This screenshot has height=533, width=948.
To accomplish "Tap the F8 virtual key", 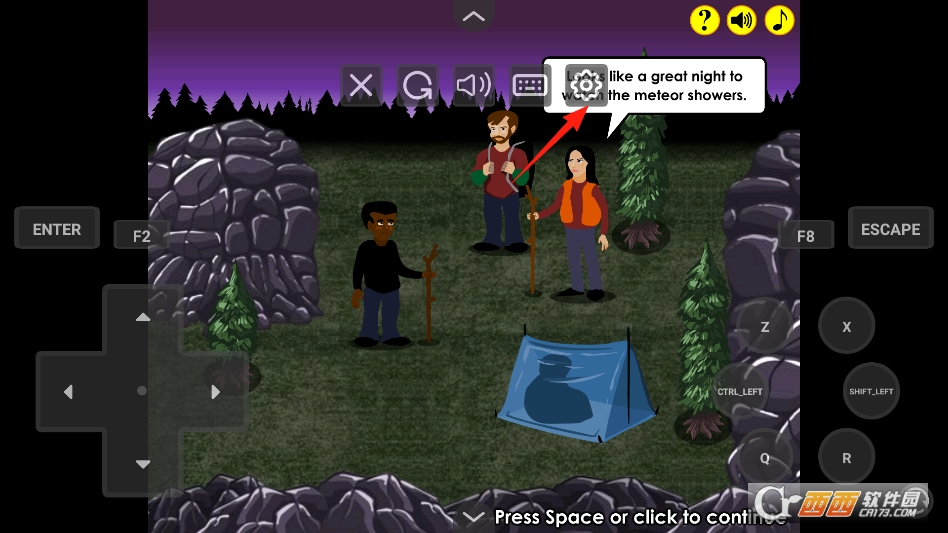I will tap(805, 236).
